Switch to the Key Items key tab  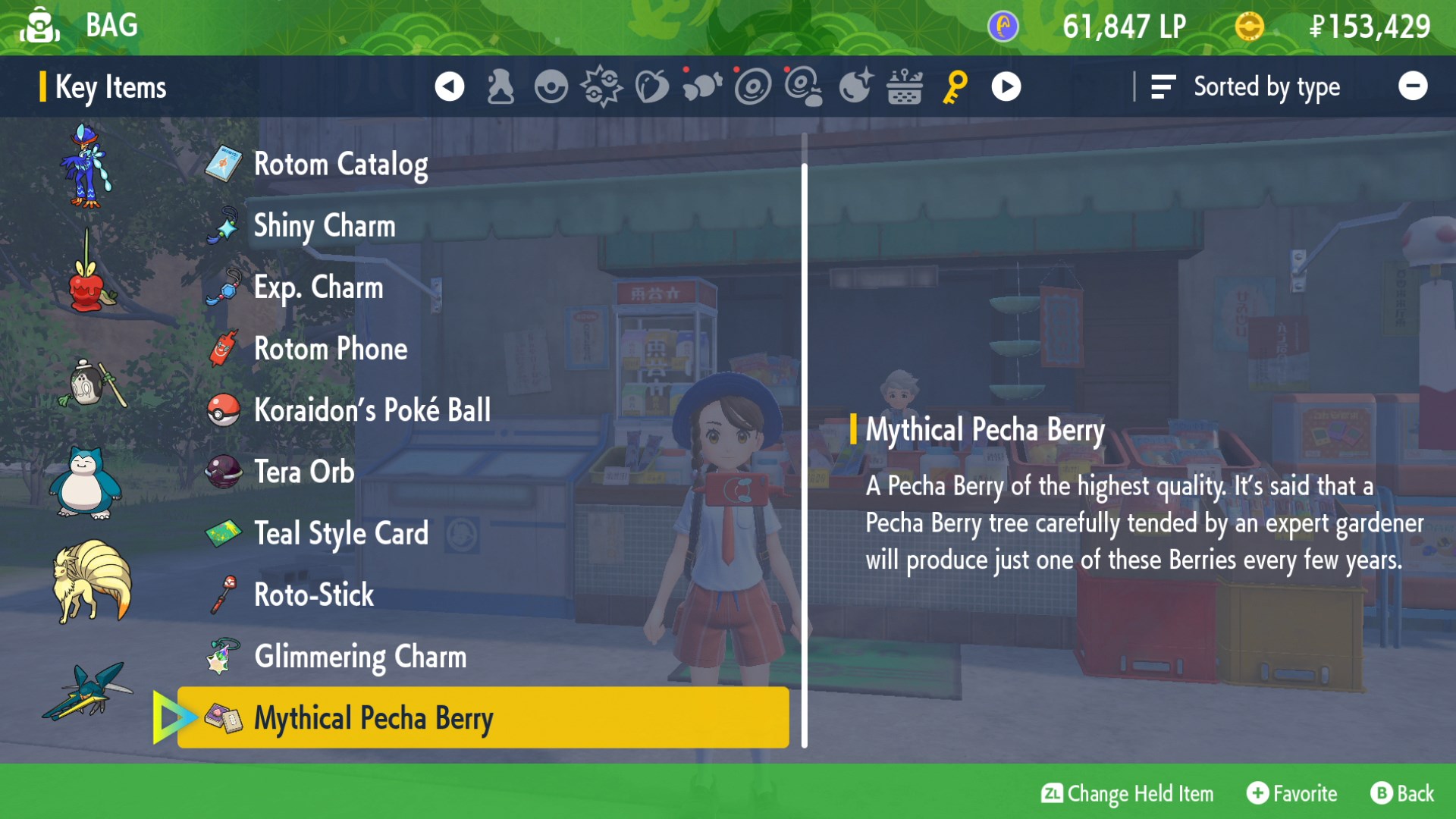pos(955,86)
